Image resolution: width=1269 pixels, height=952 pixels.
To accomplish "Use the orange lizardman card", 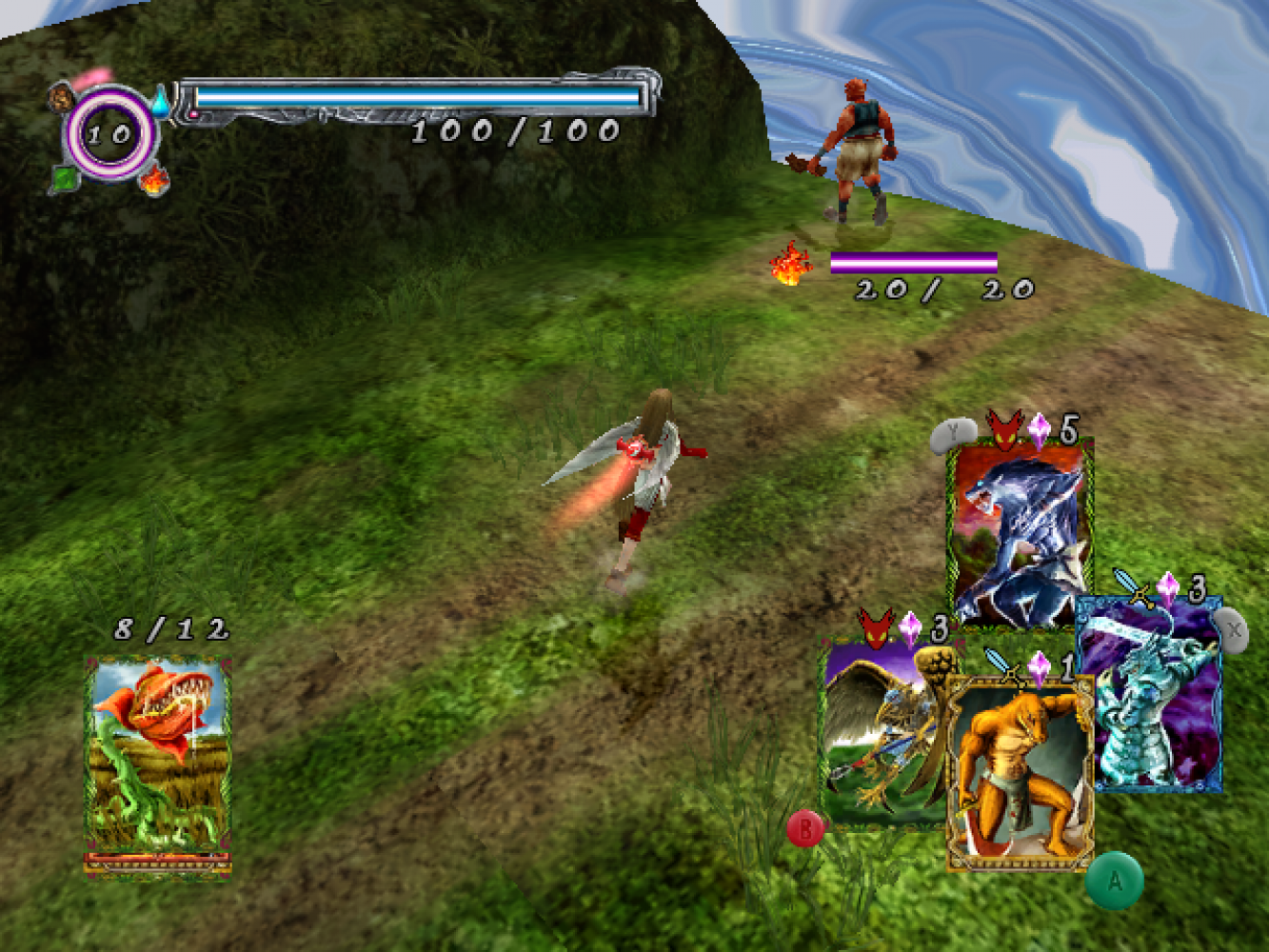I will pos(1020,771).
